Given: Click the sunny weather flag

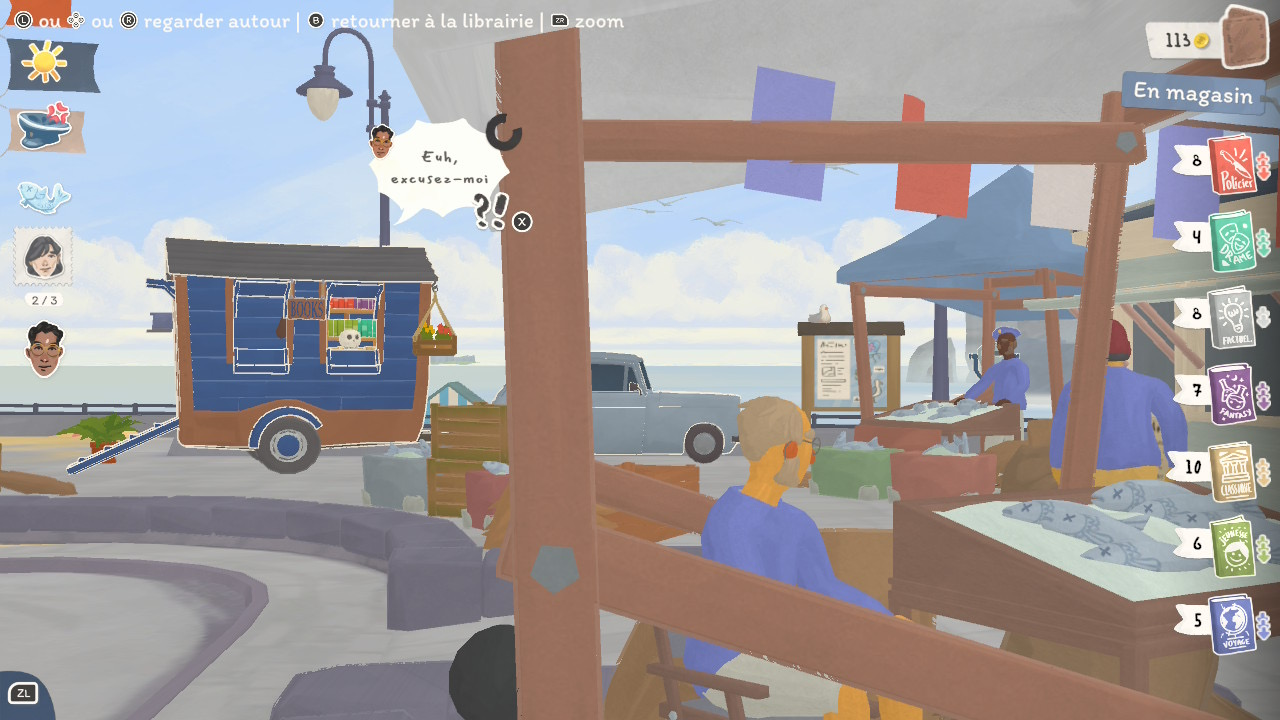Looking at the screenshot, I should pos(52,65).
